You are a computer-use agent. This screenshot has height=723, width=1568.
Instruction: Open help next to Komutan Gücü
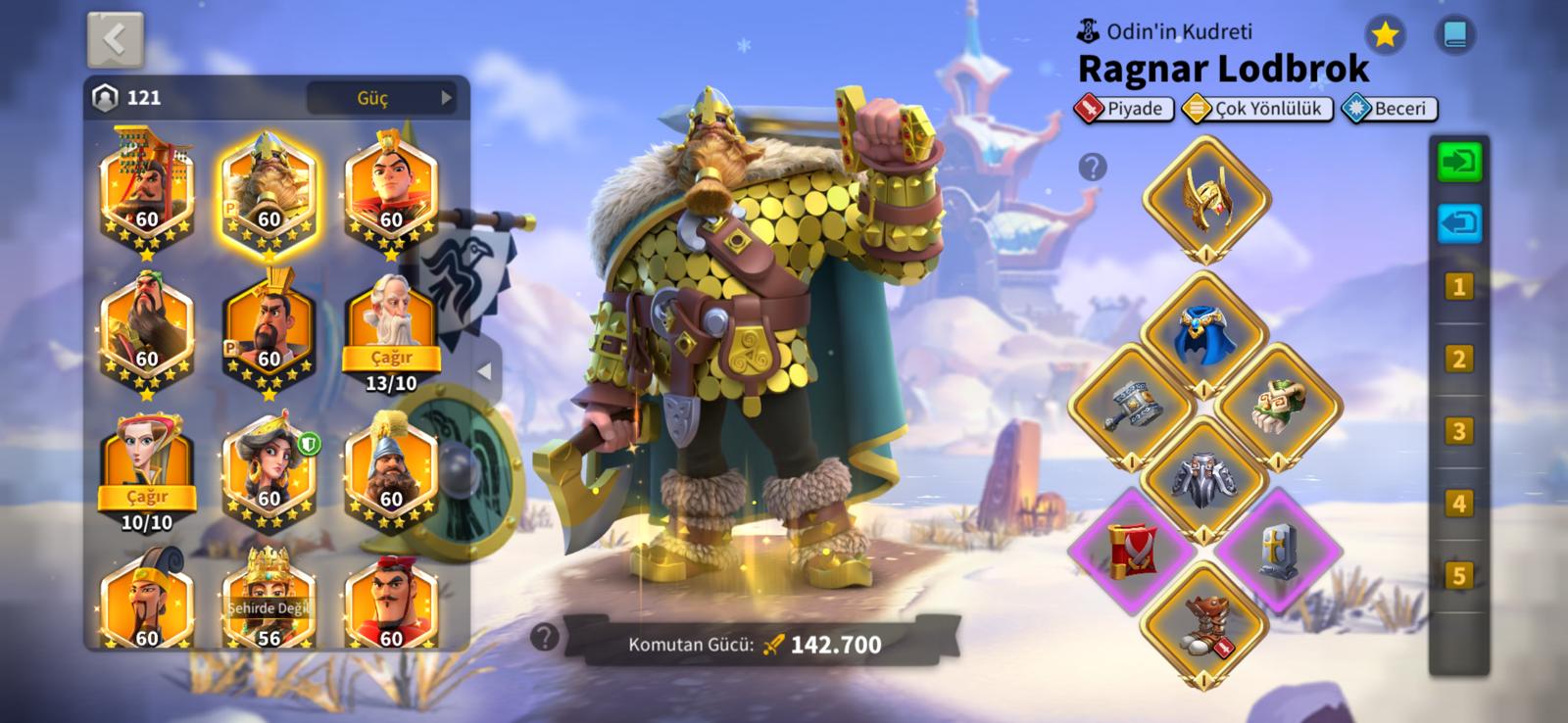[544, 638]
